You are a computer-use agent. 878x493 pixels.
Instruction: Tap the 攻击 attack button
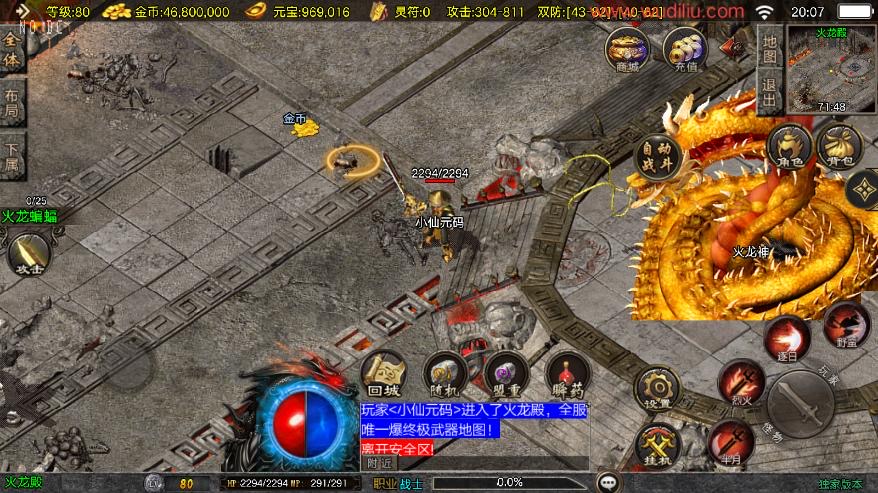point(27,251)
